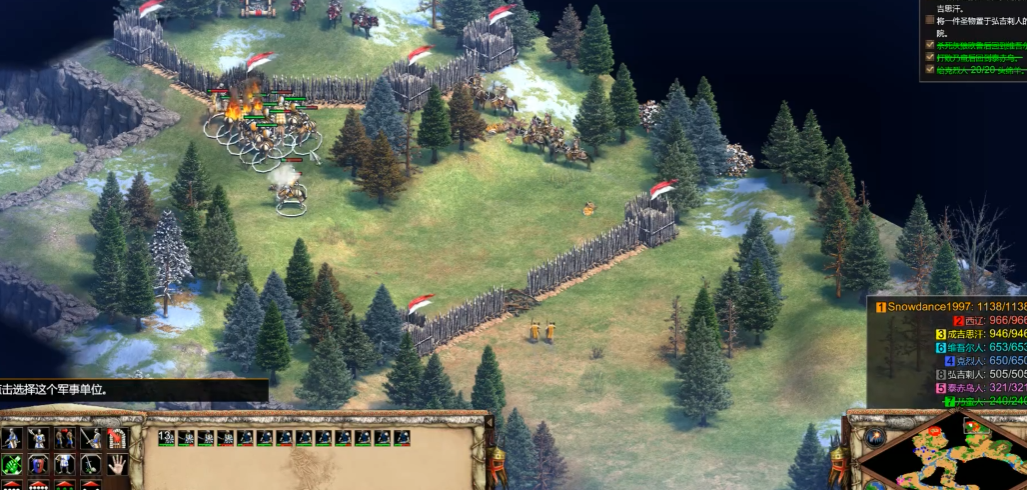The width and height of the screenshot is (1027, 490).
Task: Click the open hand stop command
Action: point(116,463)
